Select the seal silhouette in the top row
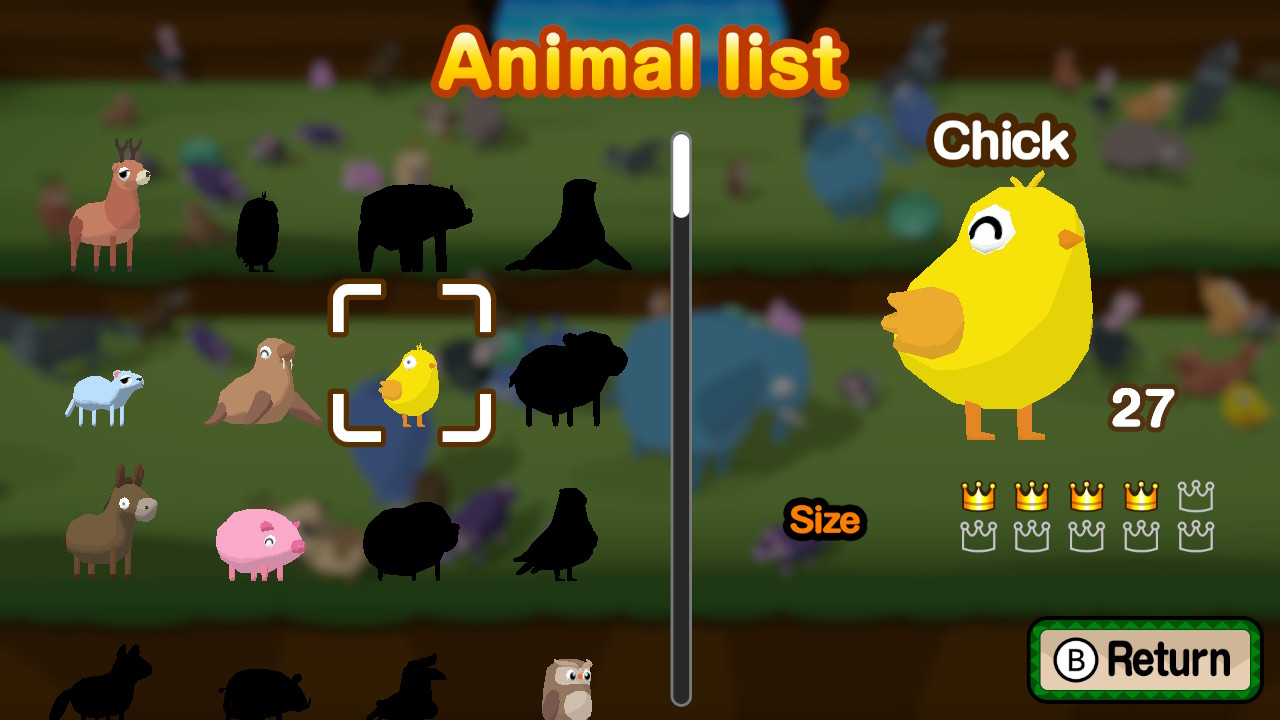 (570, 230)
